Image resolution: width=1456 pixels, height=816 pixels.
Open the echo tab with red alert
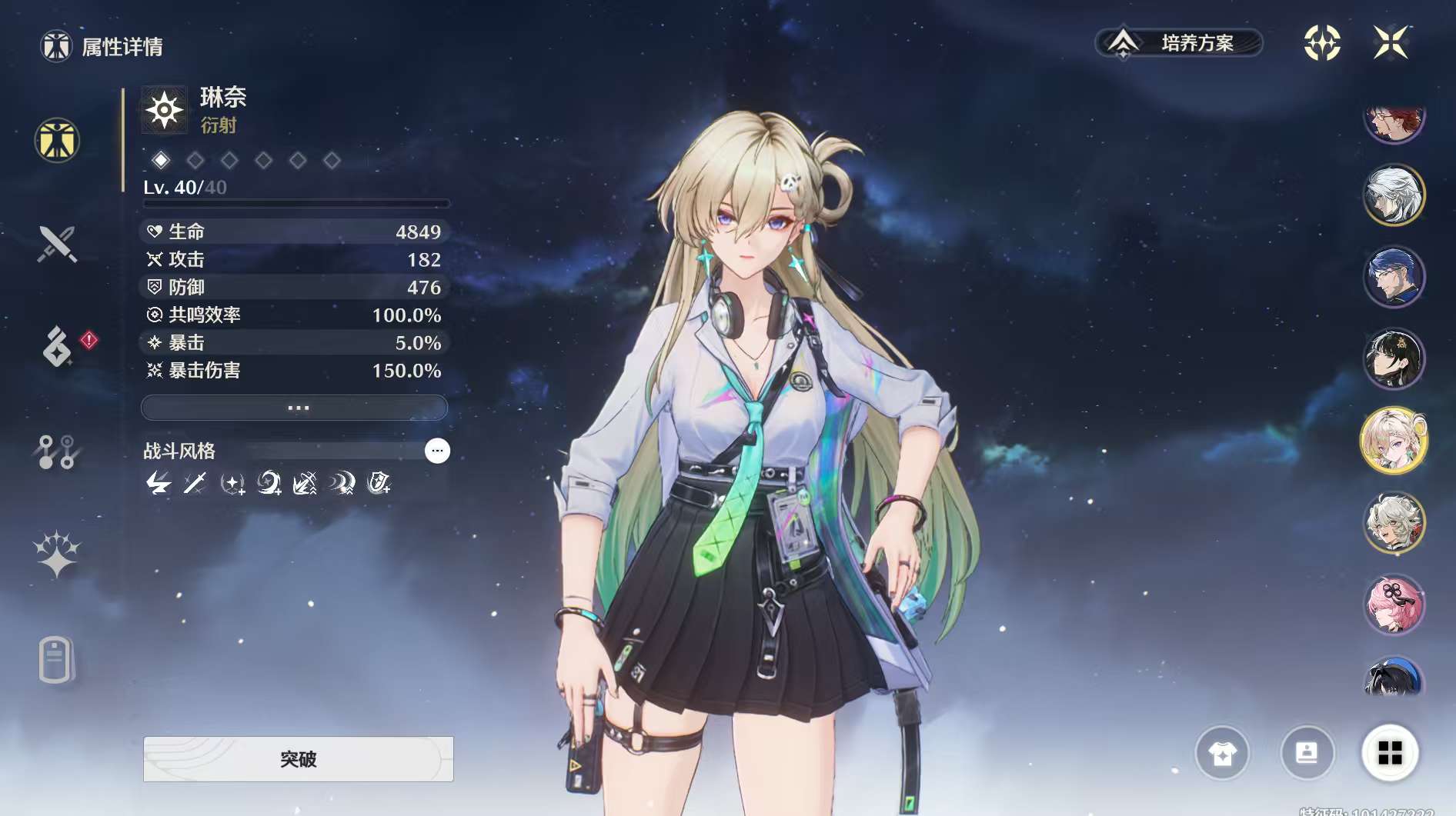[58, 346]
